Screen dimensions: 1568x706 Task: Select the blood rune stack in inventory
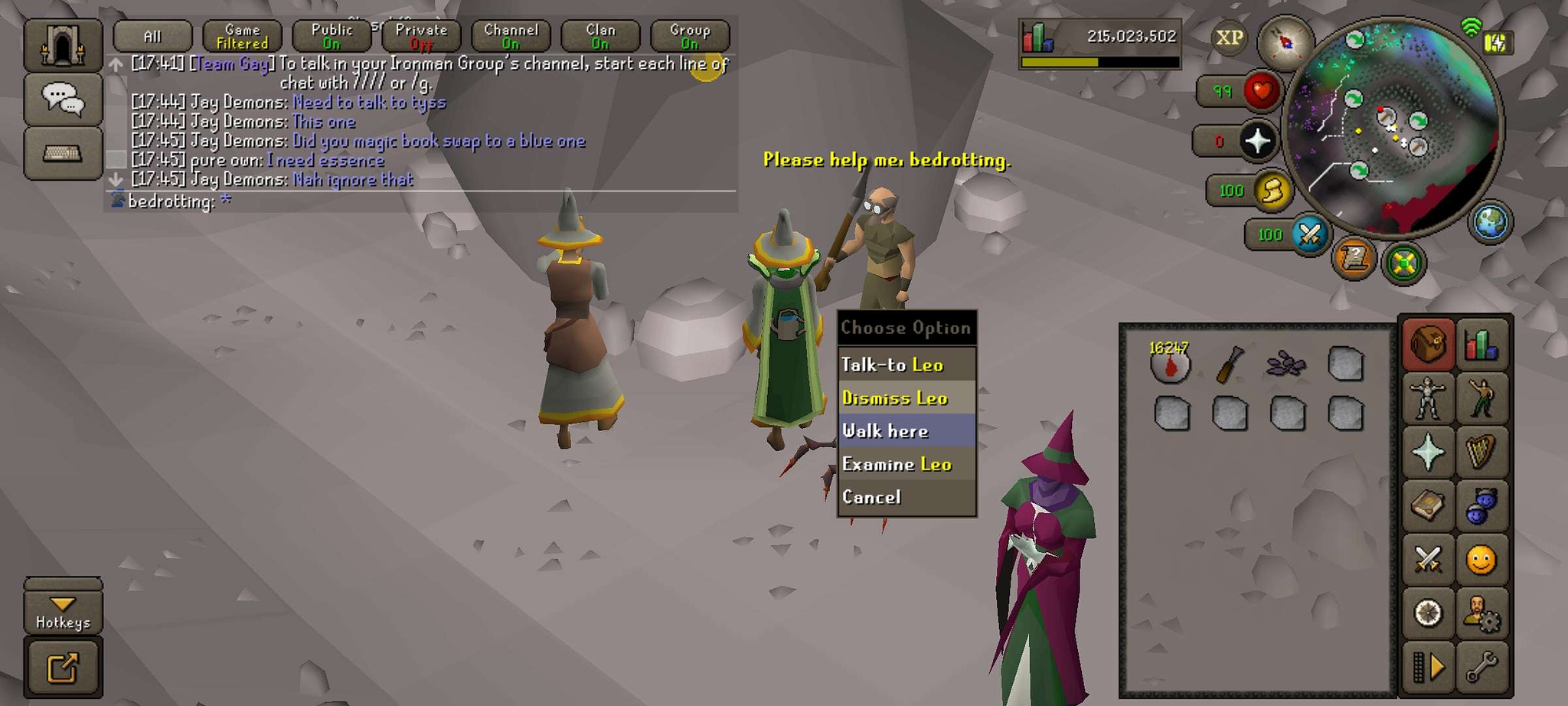[x=1170, y=364]
